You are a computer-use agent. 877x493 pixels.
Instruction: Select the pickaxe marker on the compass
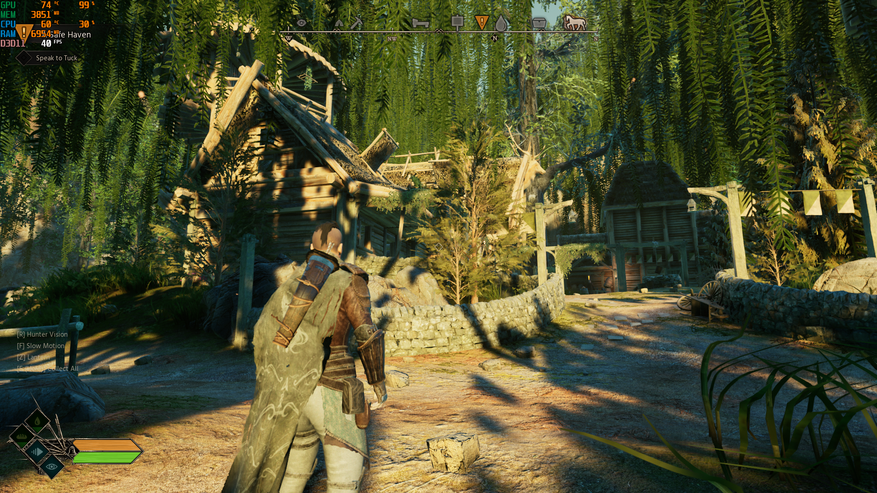coord(355,22)
